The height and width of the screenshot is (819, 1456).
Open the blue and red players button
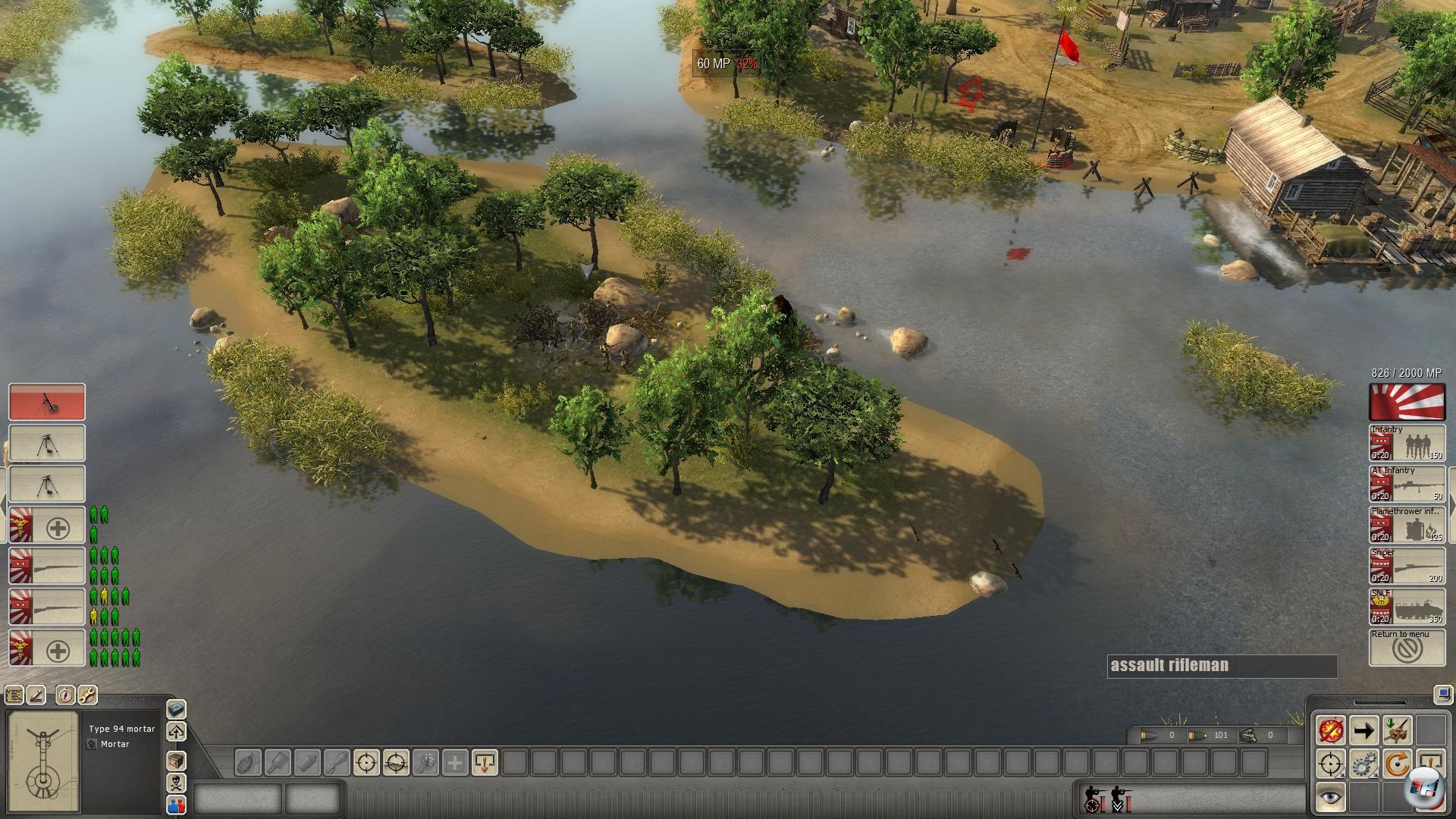point(176,805)
